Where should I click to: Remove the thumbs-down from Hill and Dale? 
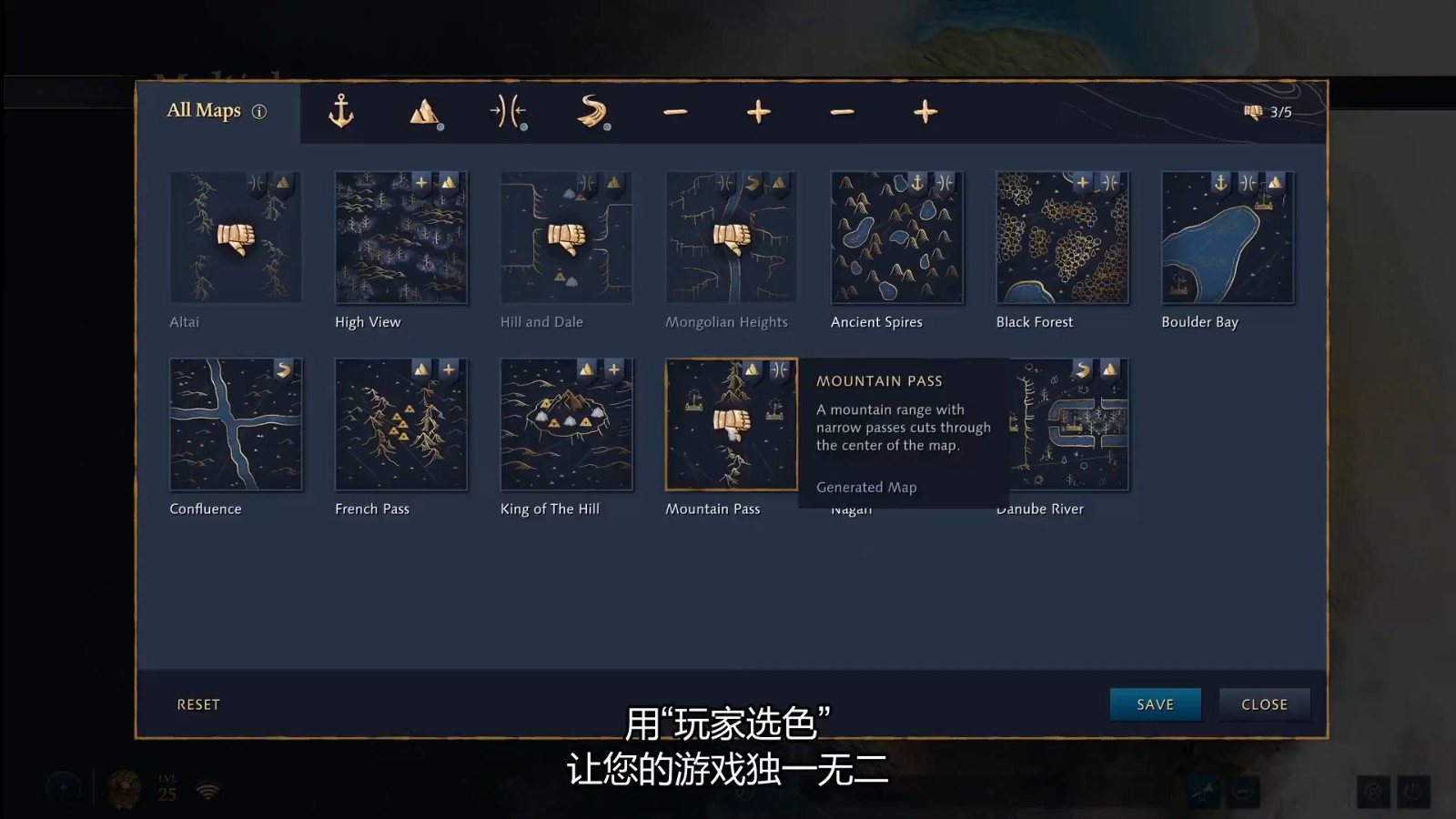click(566, 236)
